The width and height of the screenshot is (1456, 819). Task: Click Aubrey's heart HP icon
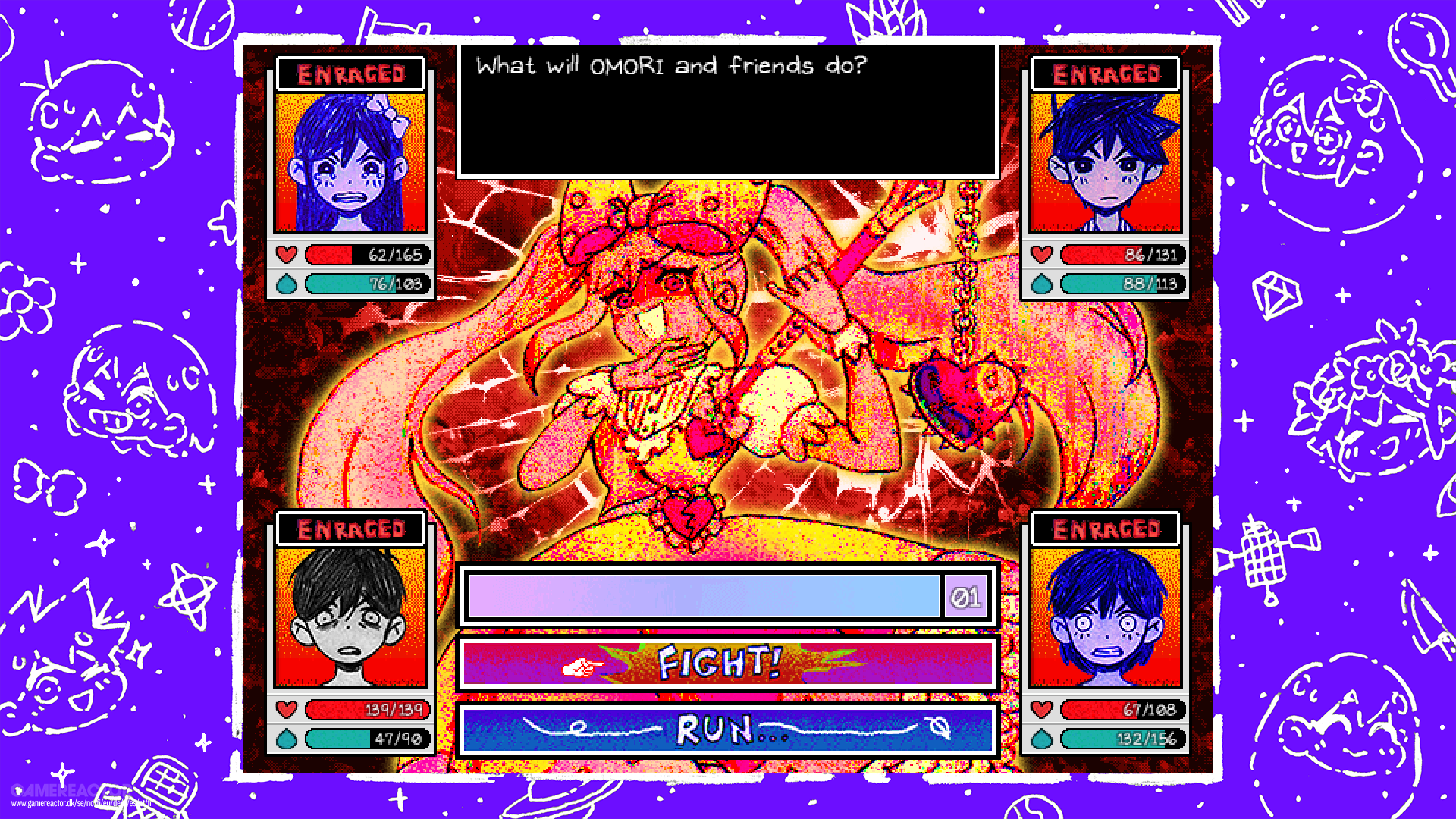(x=285, y=255)
